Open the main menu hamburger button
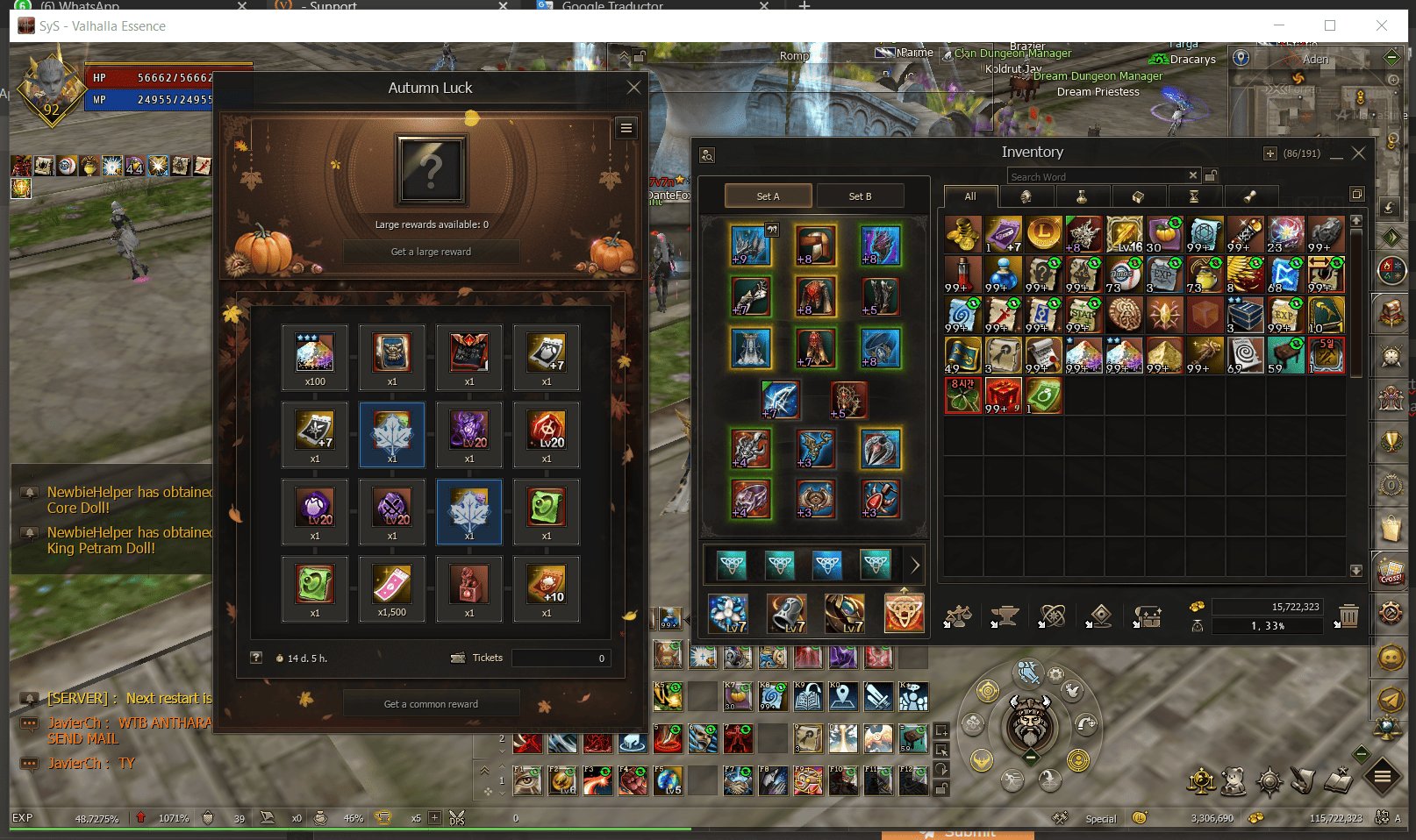This screenshot has height=840, width=1416. coord(1382,776)
